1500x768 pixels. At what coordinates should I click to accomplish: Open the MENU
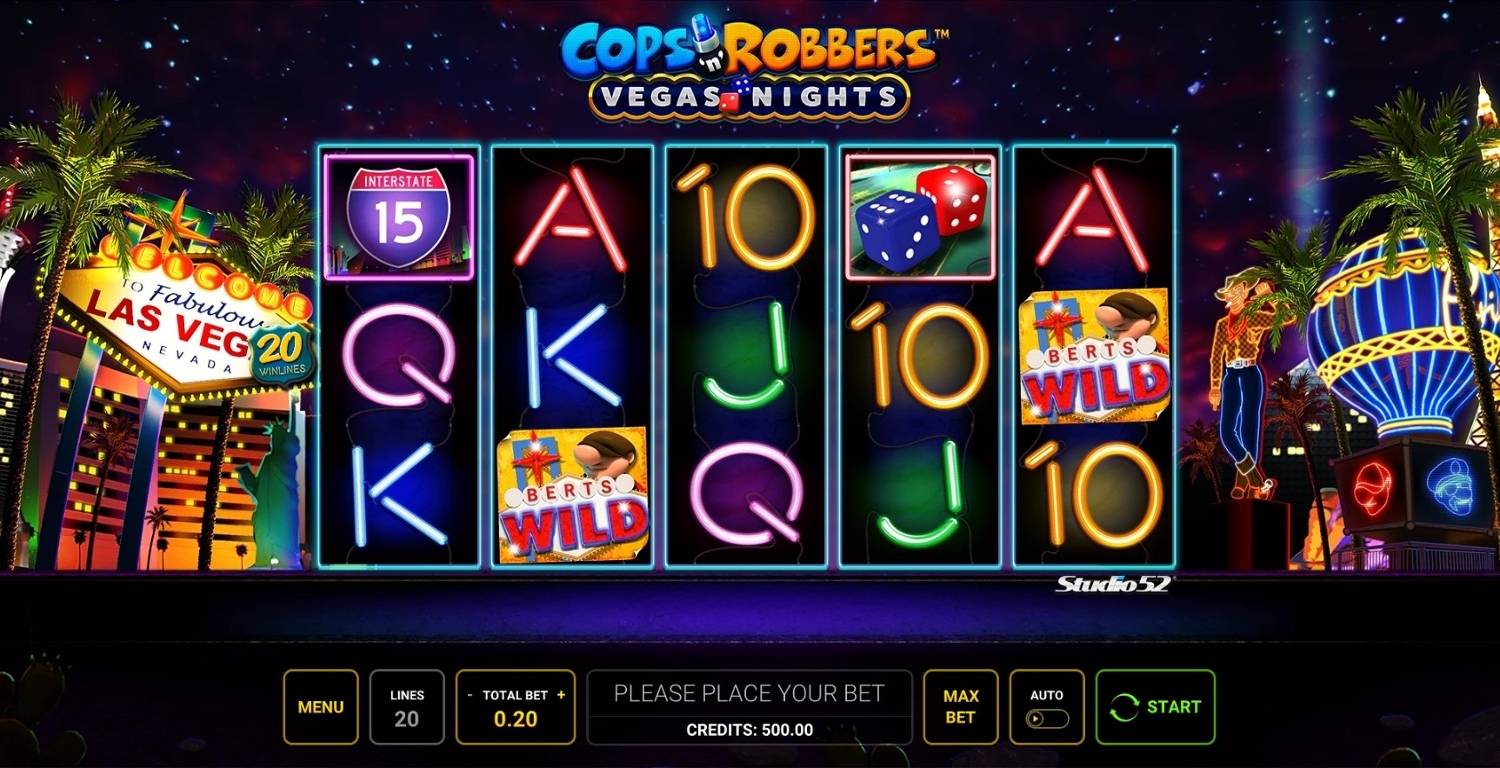tap(320, 706)
